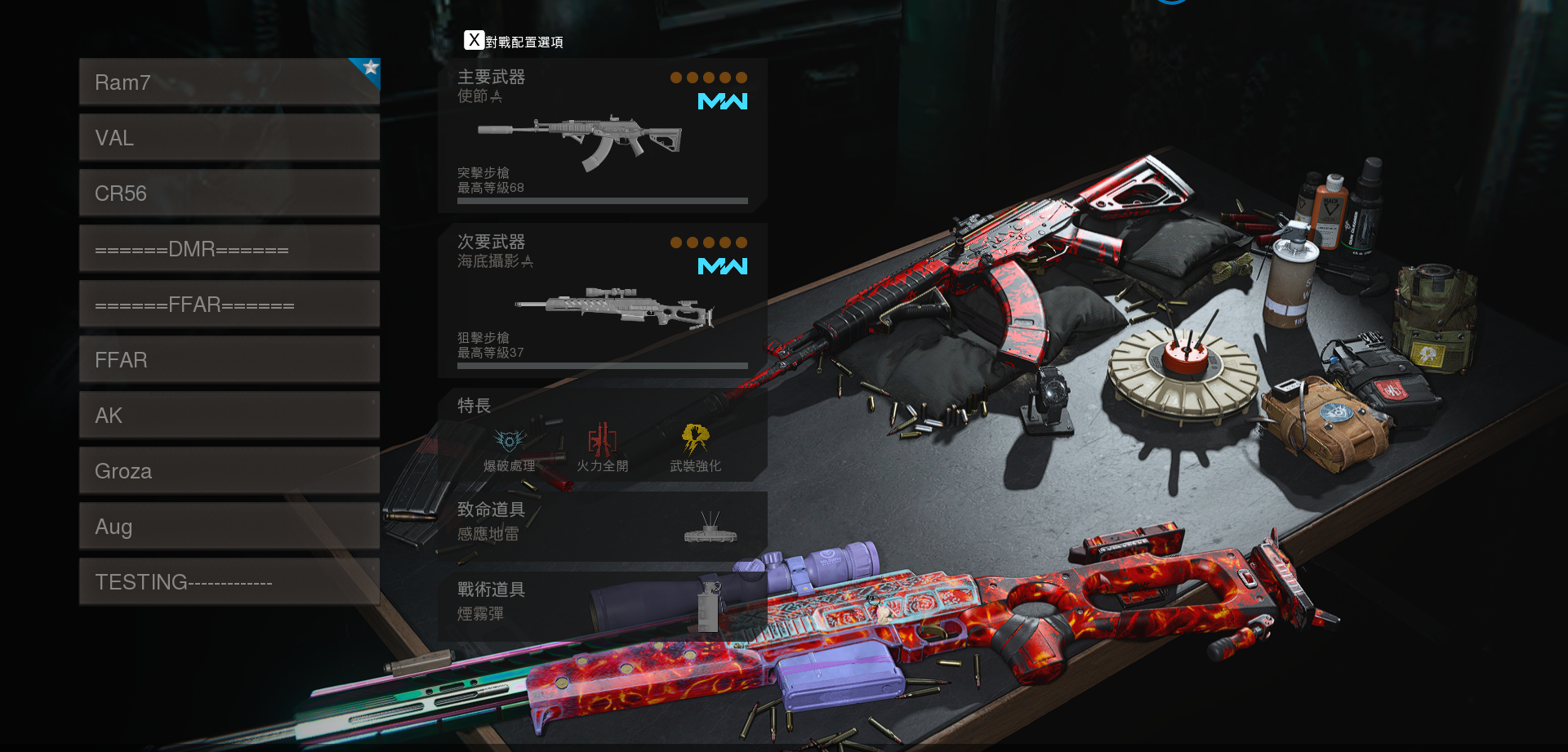The height and width of the screenshot is (752, 1568).
Task: Select the DMR loadout entry
Action: click(229, 248)
